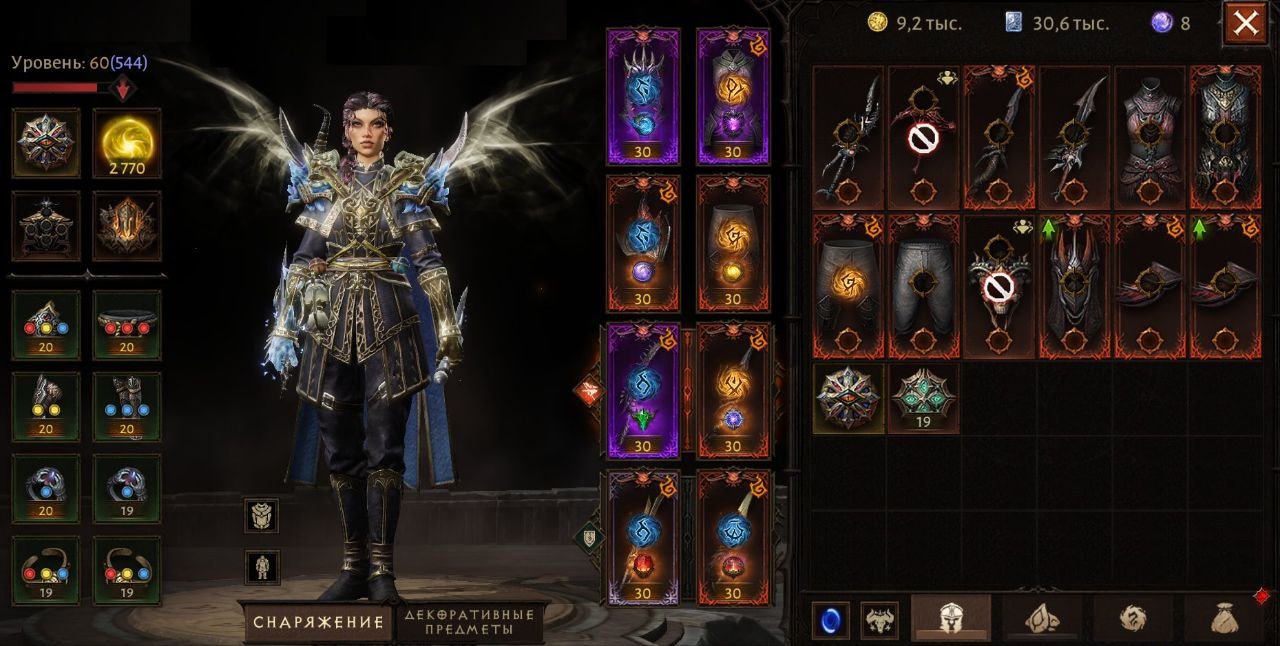The image size is (1280, 646).
Task: Select the grey pants in the inventory
Action: (x=924, y=285)
